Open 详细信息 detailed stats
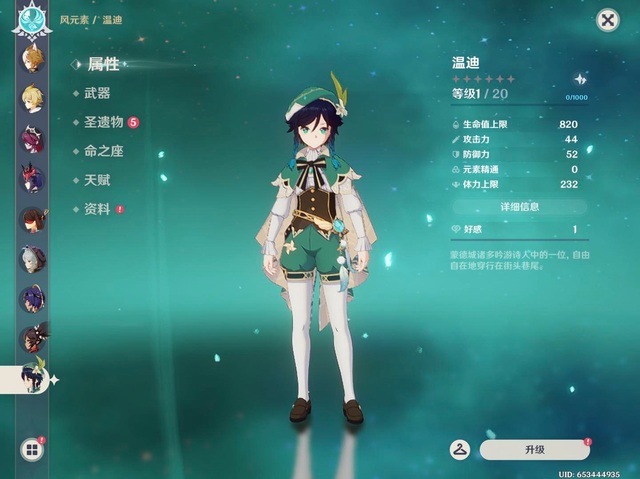The image size is (640, 479). (x=519, y=207)
